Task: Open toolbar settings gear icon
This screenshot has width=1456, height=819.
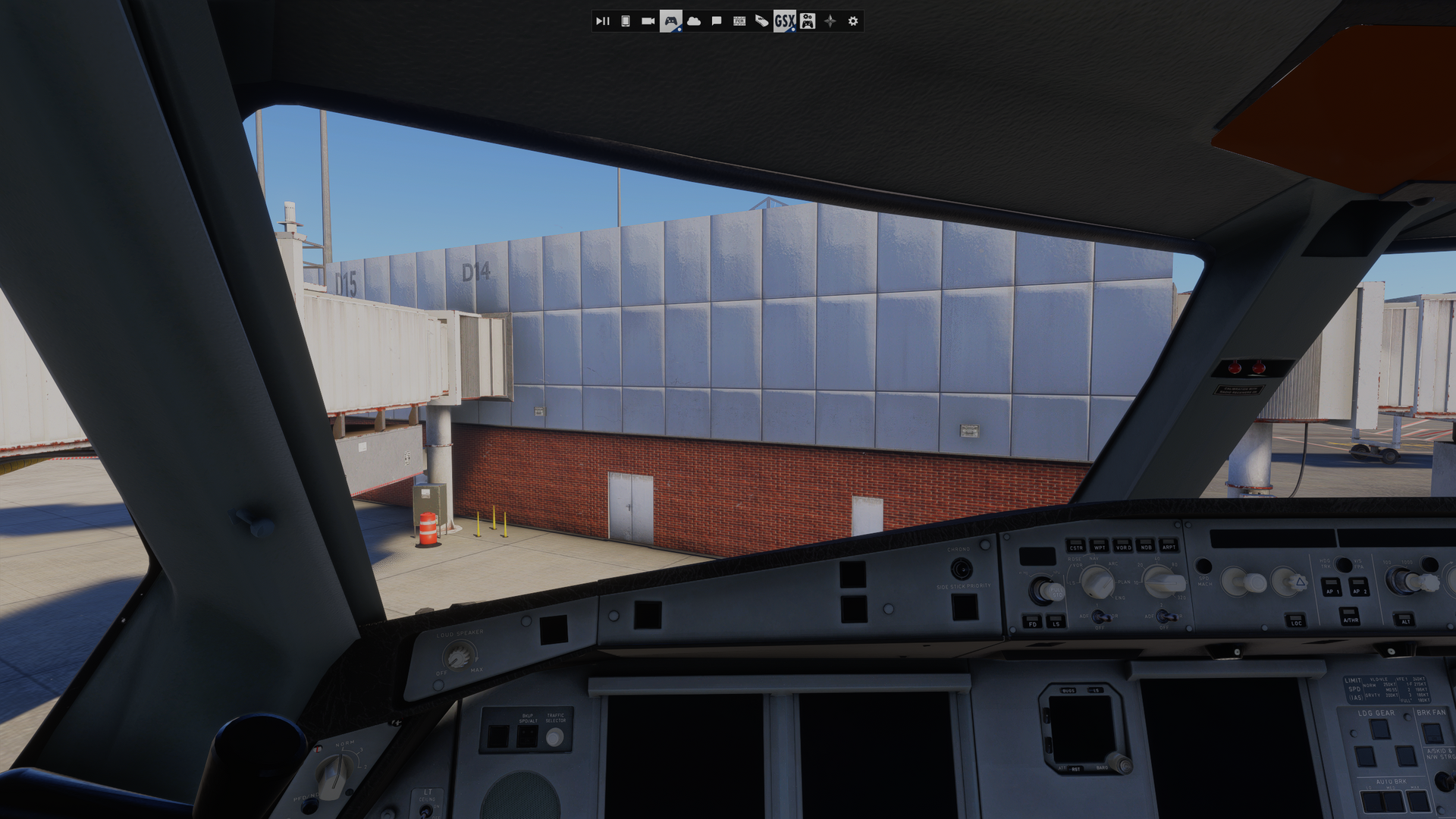Action: click(x=853, y=21)
